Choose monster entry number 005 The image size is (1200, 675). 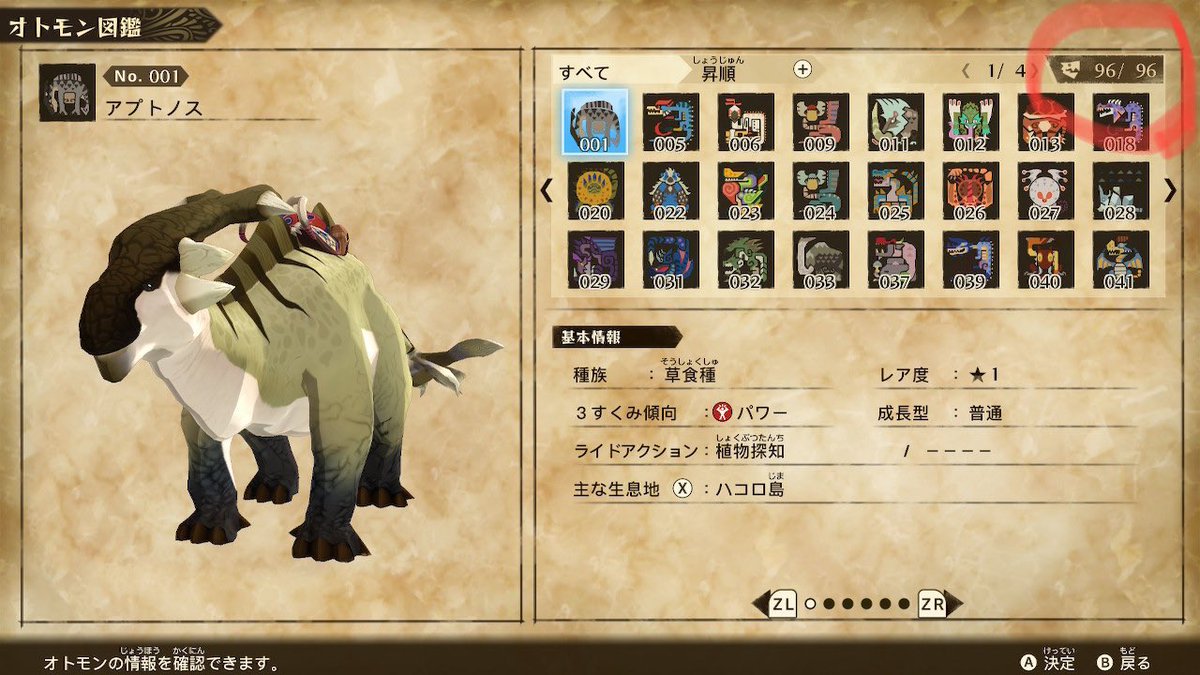coord(670,122)
